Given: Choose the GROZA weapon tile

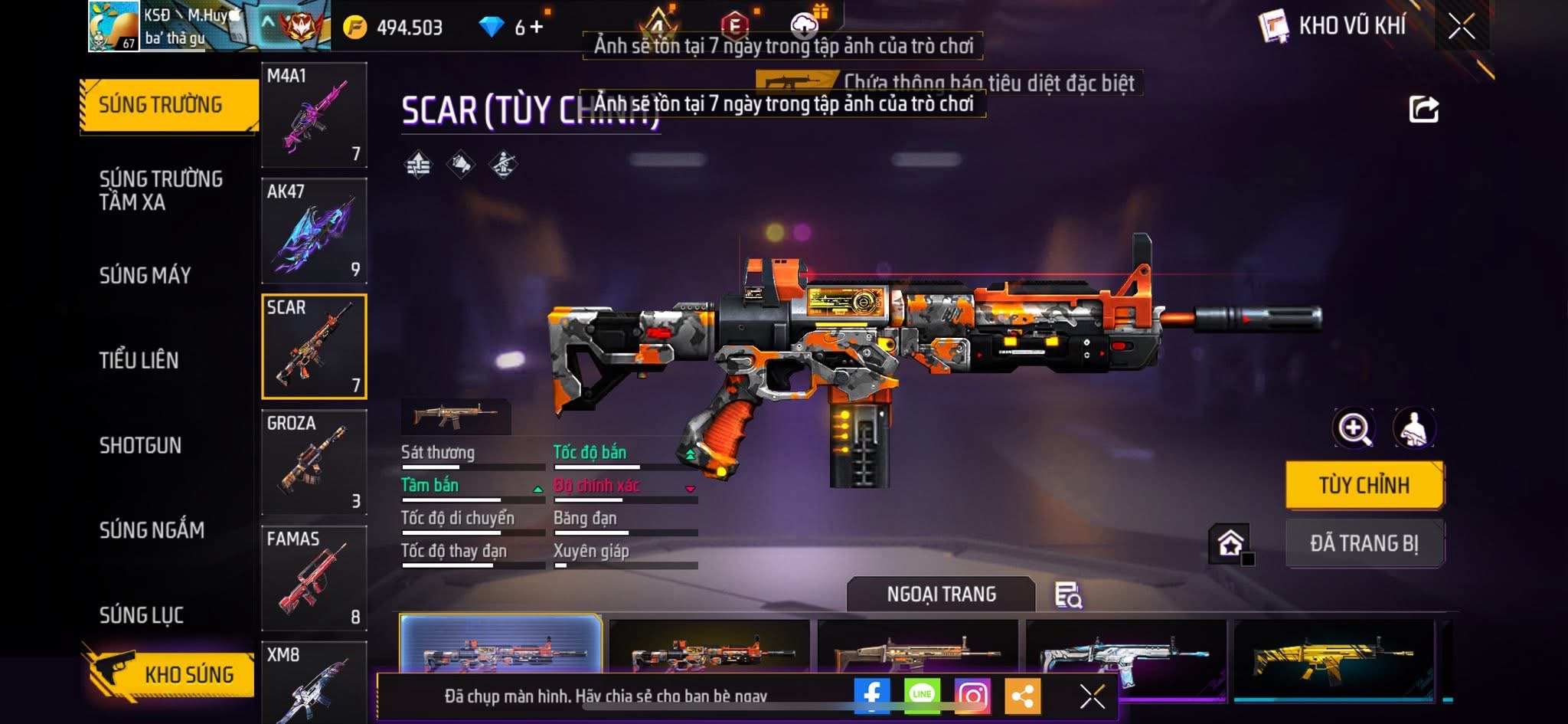Looking at the screenshot, I should click(x=314, y=462).
